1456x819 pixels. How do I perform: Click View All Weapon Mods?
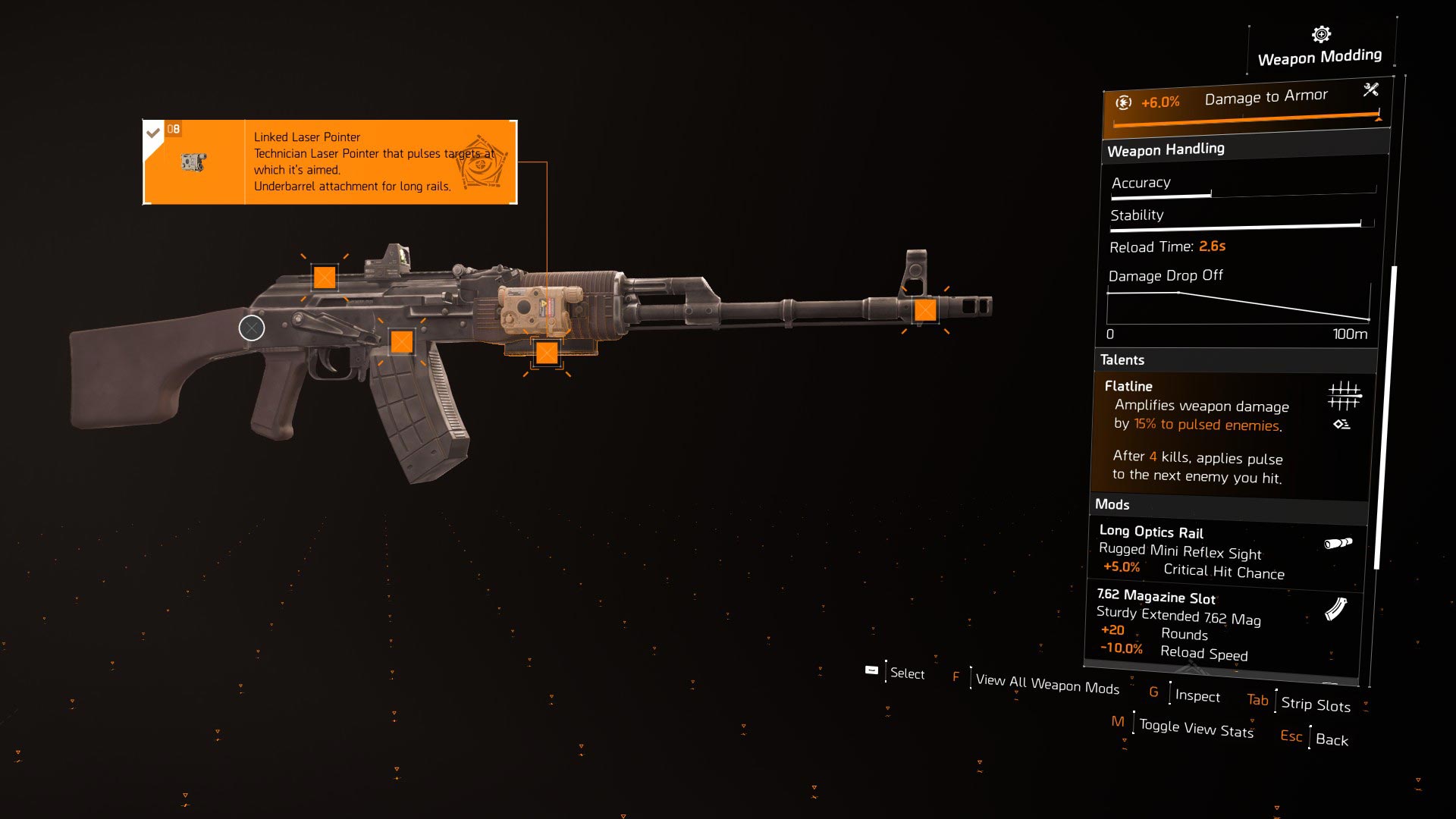pyautogui.click(x=1047, y=685)
